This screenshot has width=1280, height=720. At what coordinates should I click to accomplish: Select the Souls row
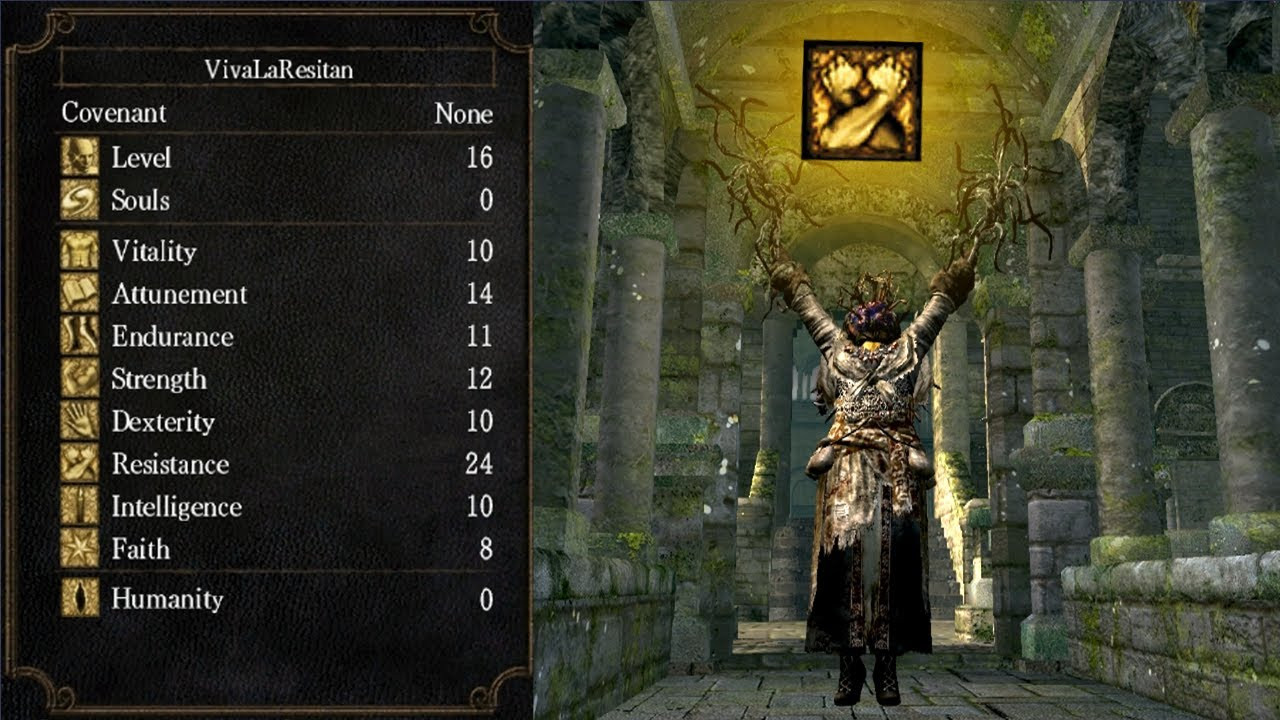[277, 201]
